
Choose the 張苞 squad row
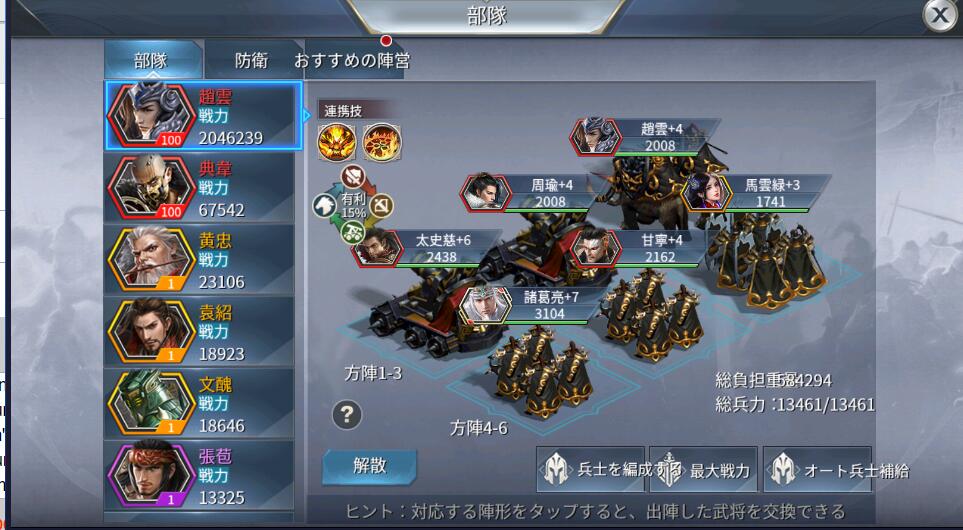pyautogui.click(x=202, y=475)
